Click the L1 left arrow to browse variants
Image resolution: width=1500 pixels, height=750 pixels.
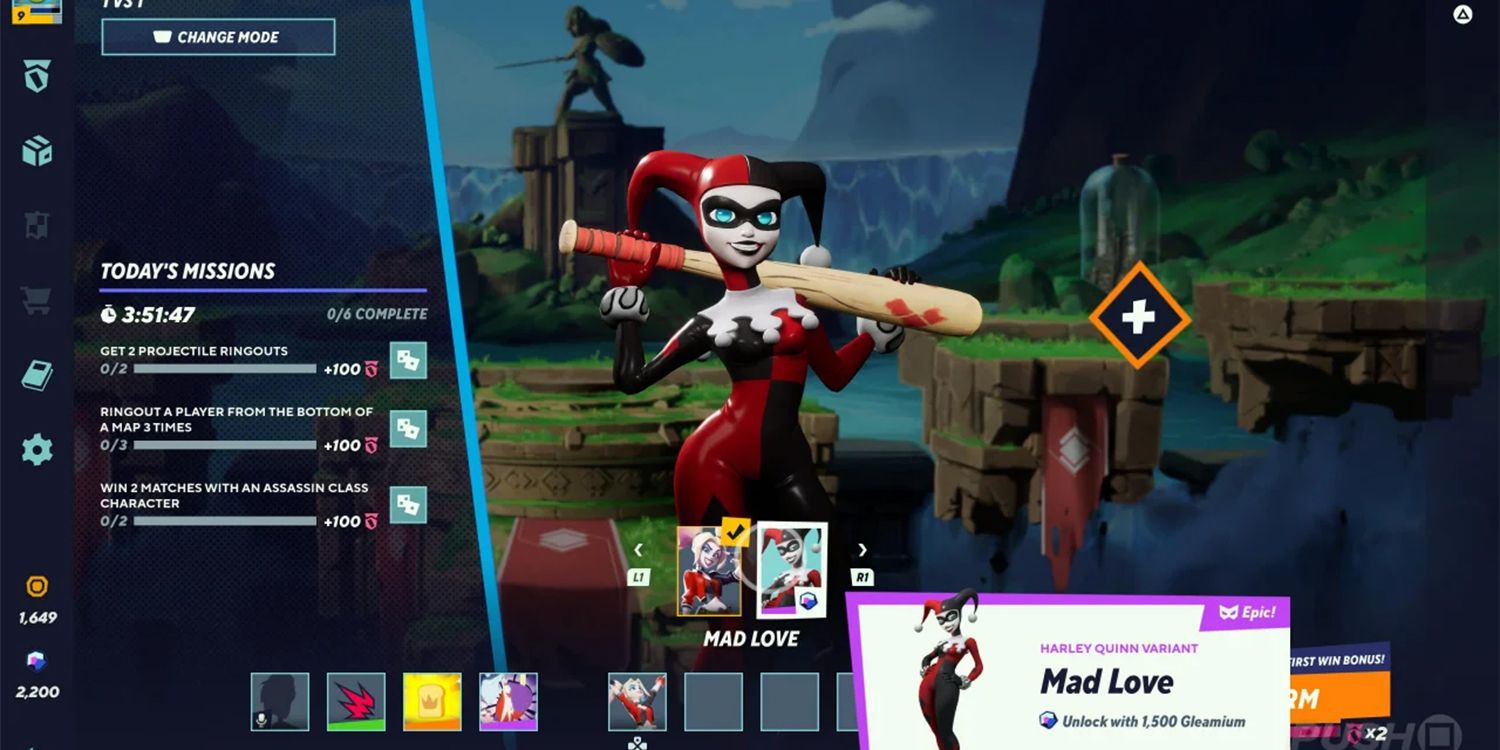(639, 550)
